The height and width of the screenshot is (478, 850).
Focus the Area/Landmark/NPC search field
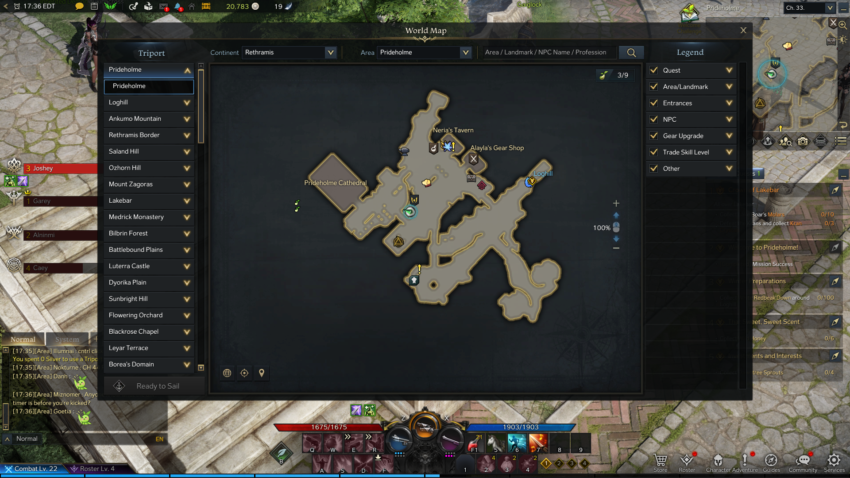pyautogui.click(x=547, y=52)
